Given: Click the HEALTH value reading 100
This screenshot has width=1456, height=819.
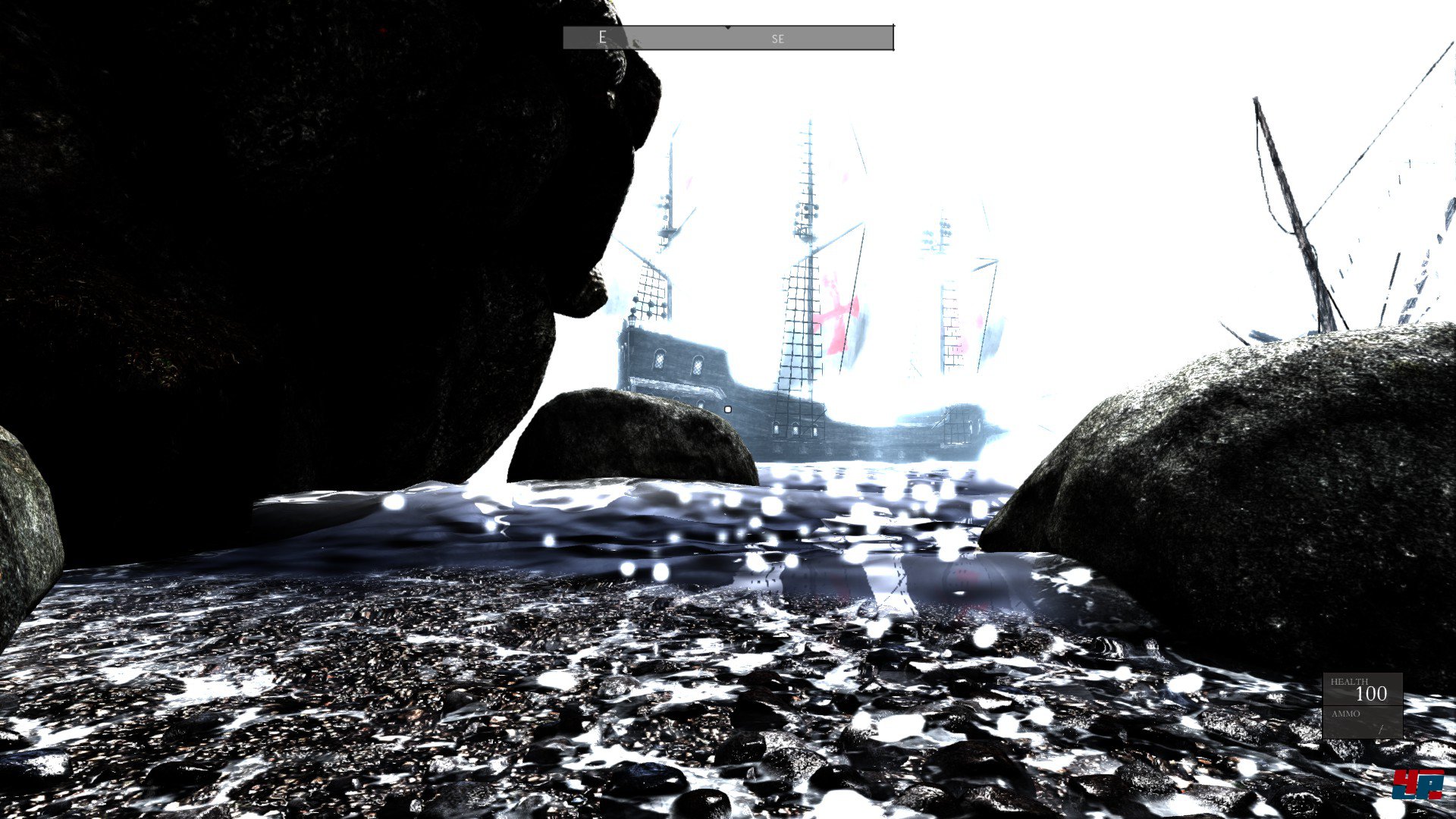Looking at the screenshot, I should [x=1372, y=693].
